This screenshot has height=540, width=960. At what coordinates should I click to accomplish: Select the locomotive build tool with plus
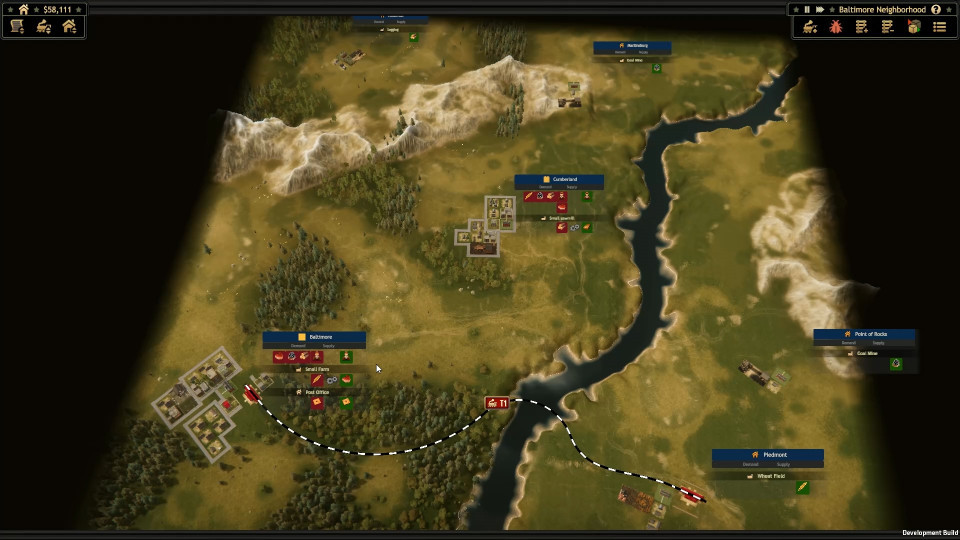tap(810, 27)
